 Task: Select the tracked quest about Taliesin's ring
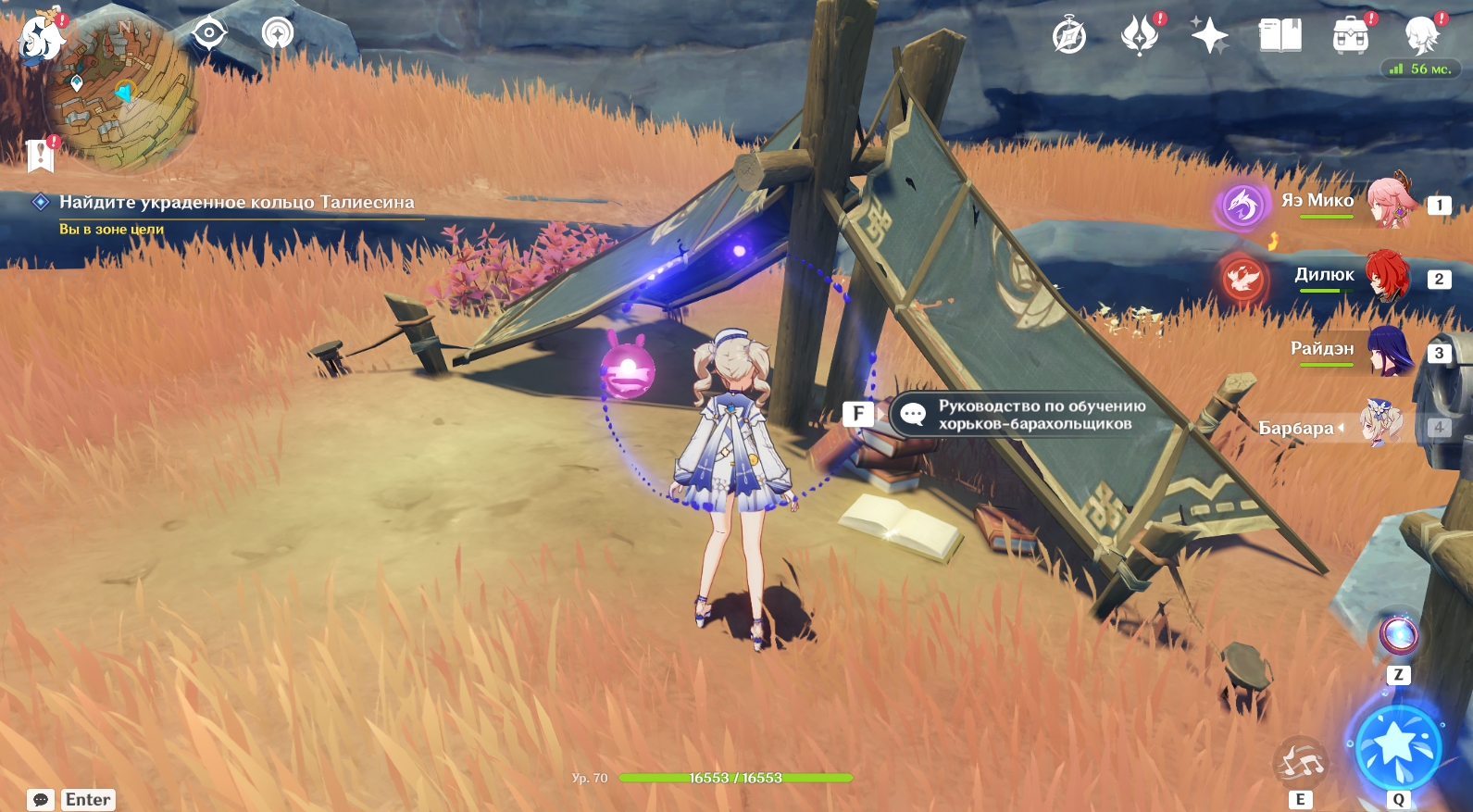(x=236, y=202)
